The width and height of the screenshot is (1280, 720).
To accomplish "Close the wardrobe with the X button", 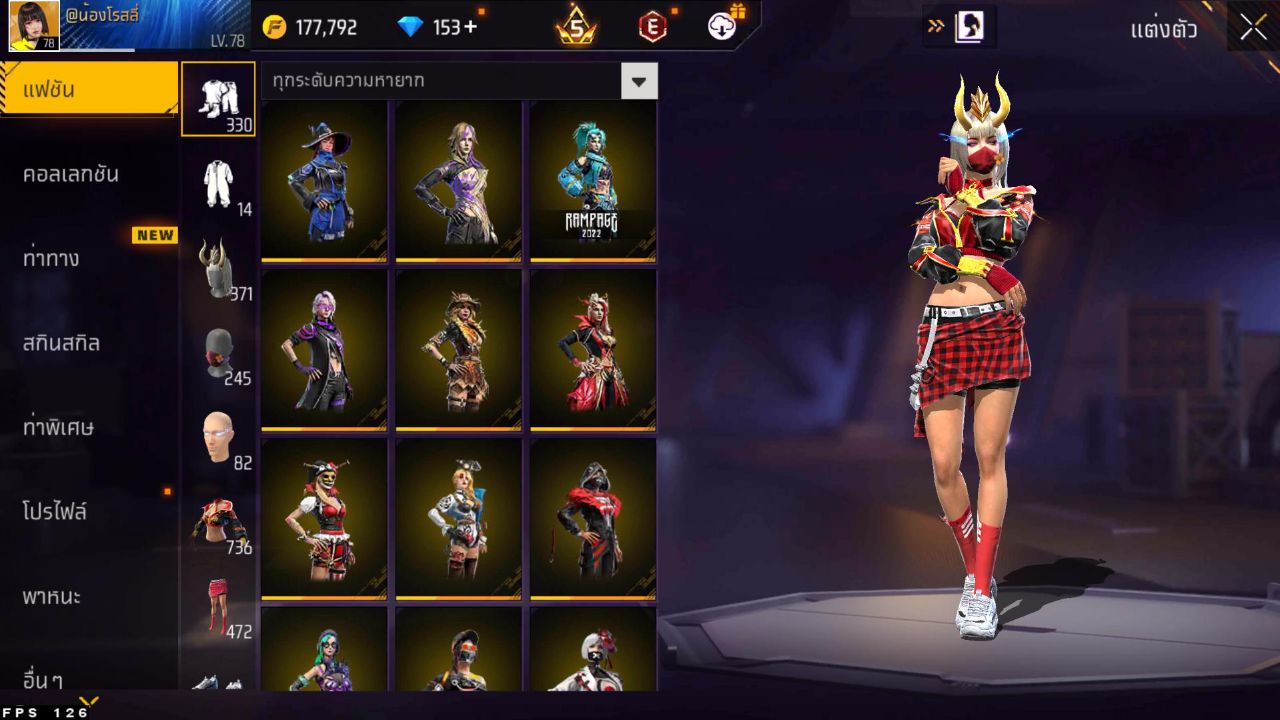I will (1253, 27).
